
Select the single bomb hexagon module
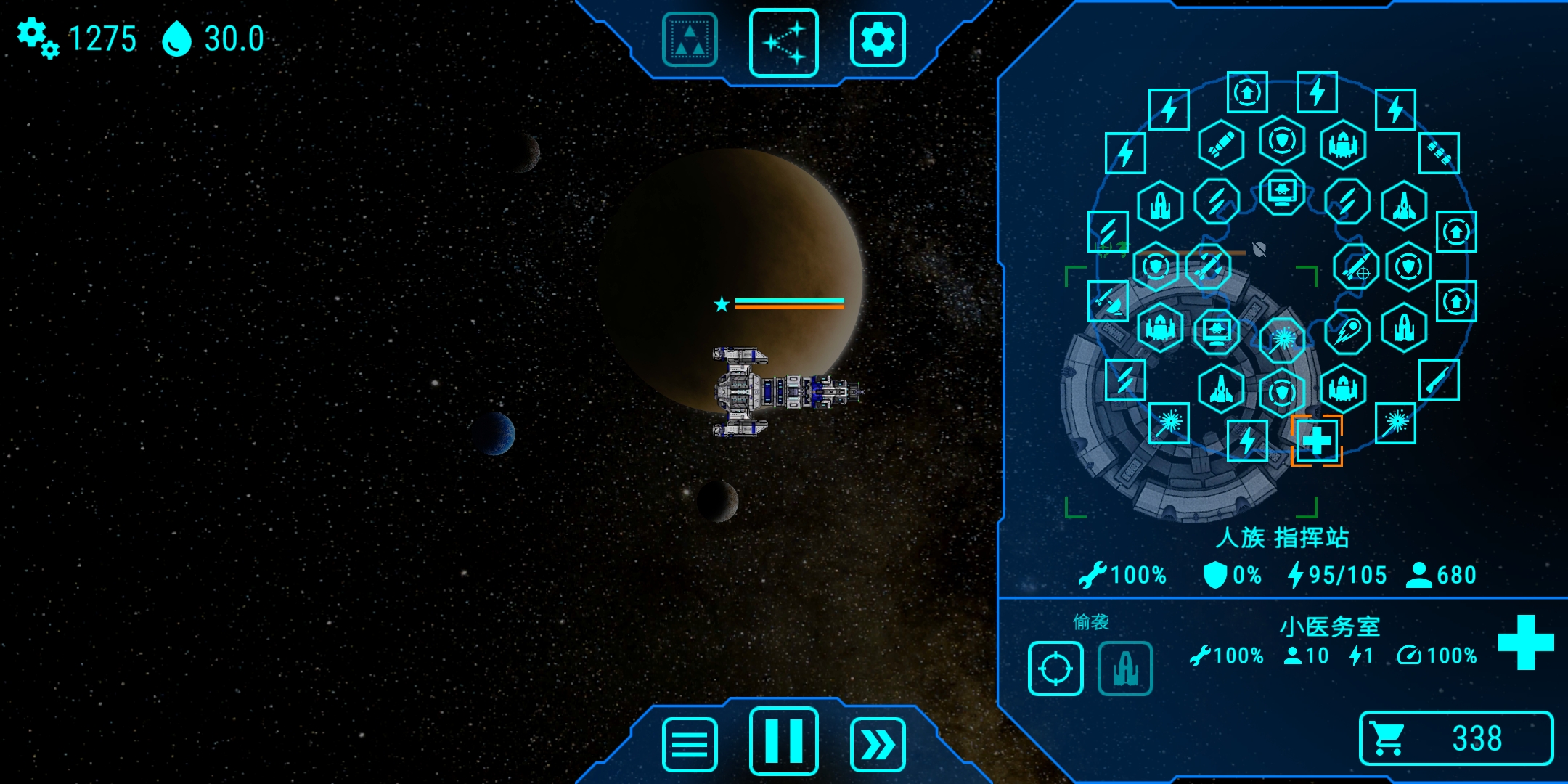1221,144
